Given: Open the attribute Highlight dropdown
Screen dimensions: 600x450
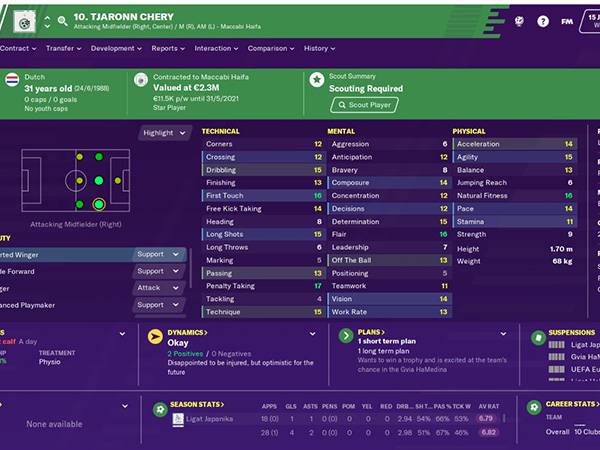Looking at the screenshot, I should pyautogui.click(x=163, y=133).
